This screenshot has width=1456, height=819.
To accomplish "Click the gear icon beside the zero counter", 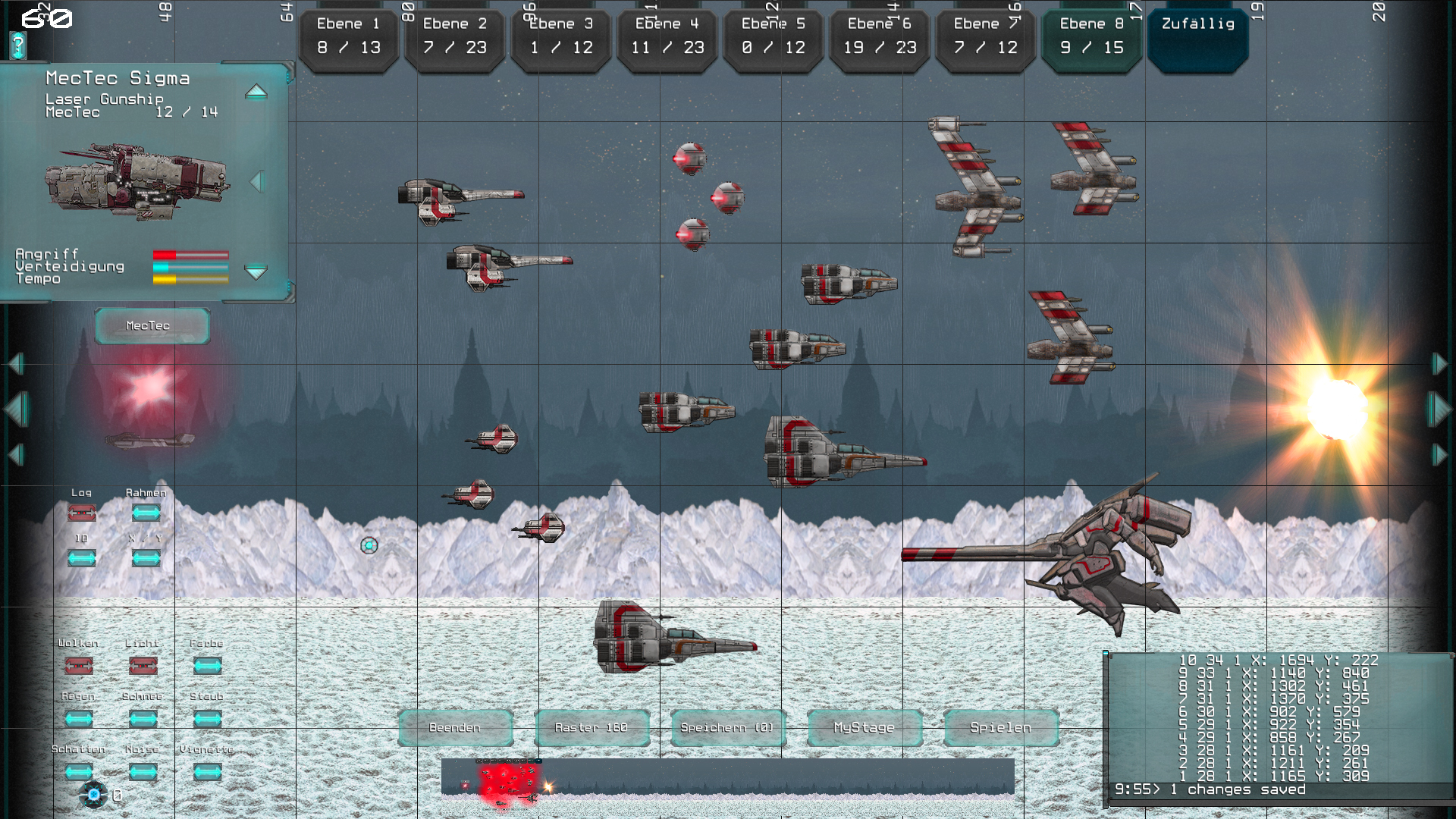I will point(93,793).
